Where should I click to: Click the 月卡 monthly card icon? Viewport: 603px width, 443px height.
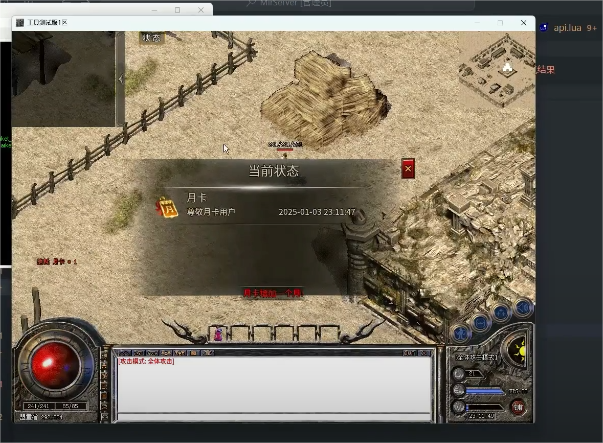[x=167, y=206]
